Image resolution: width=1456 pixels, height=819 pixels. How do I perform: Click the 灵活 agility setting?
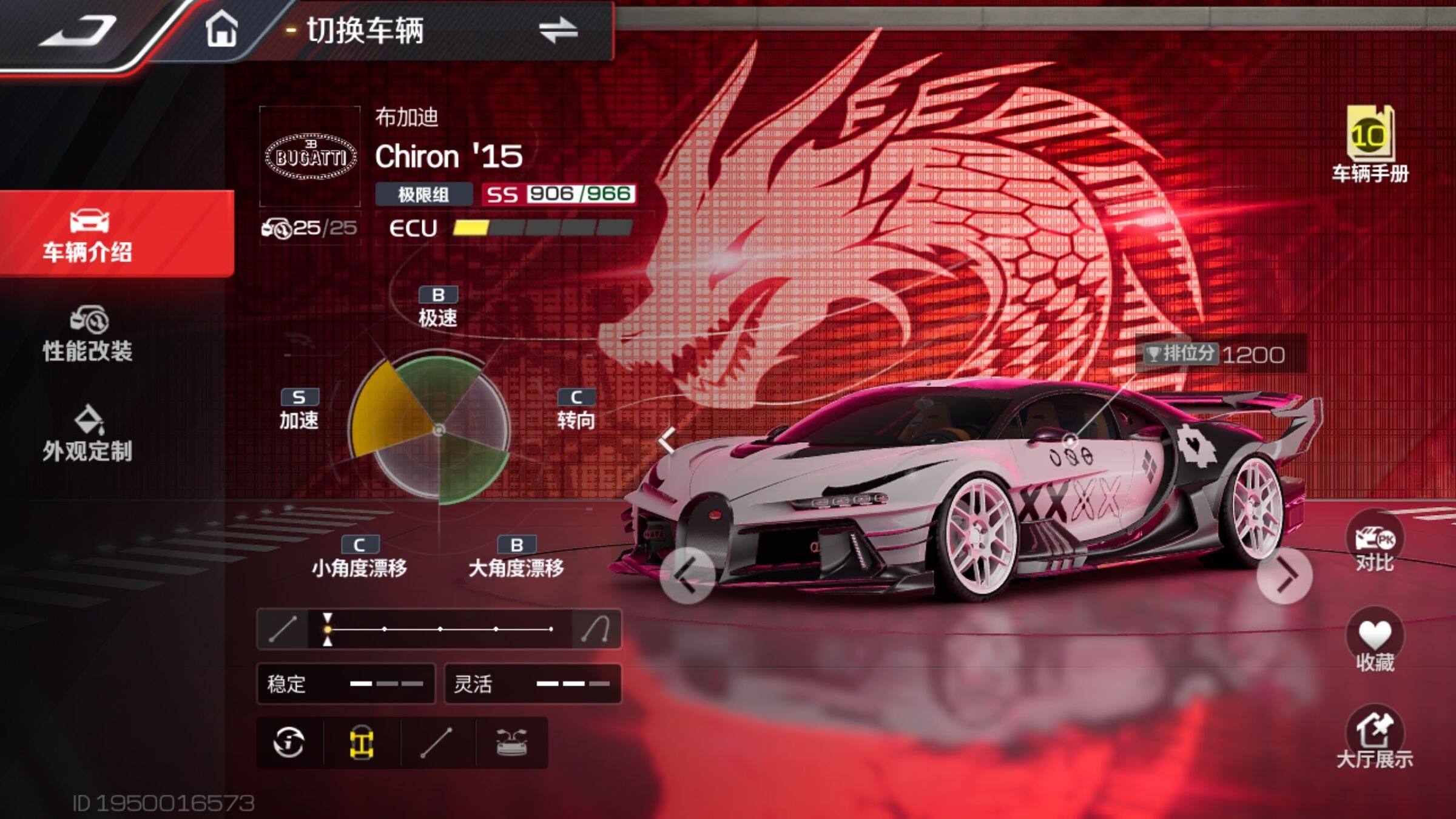(x=533, y=684)
